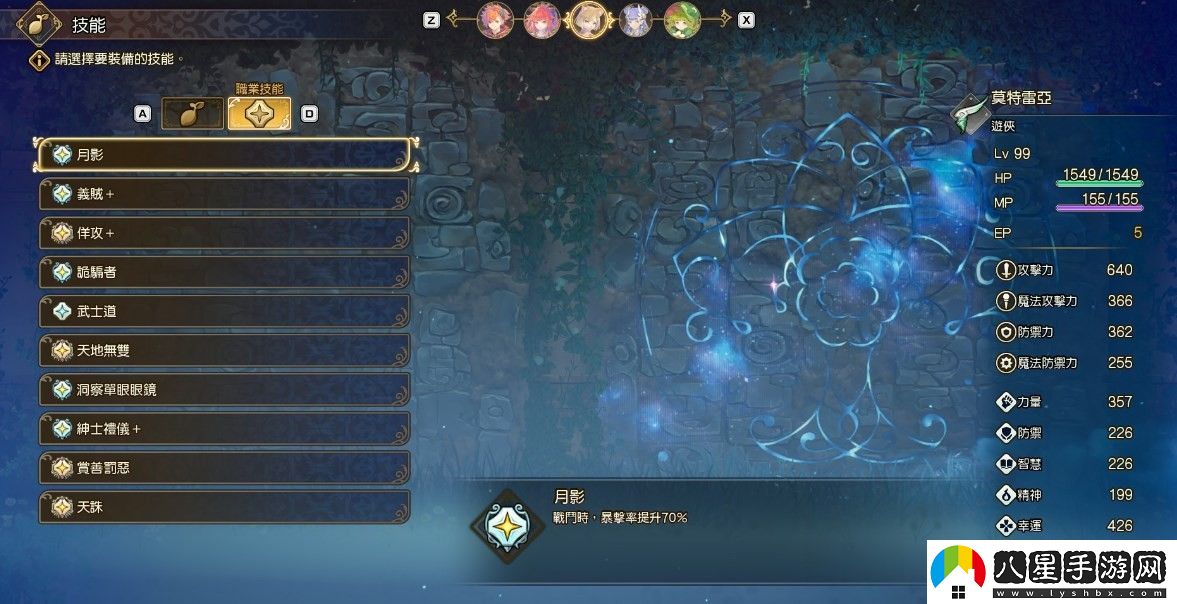Select the 天誅 skill entry

(x=225, y=507)
